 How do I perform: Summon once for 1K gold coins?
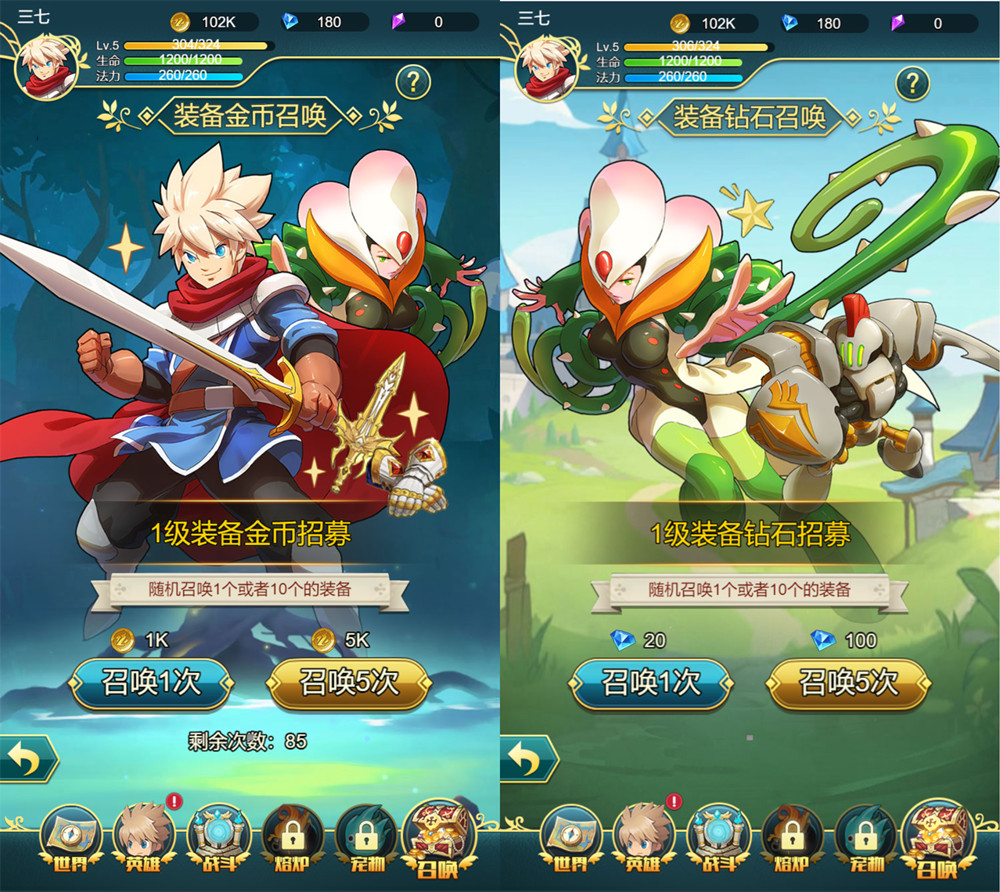pyautogui.click(x=151, y=683)
